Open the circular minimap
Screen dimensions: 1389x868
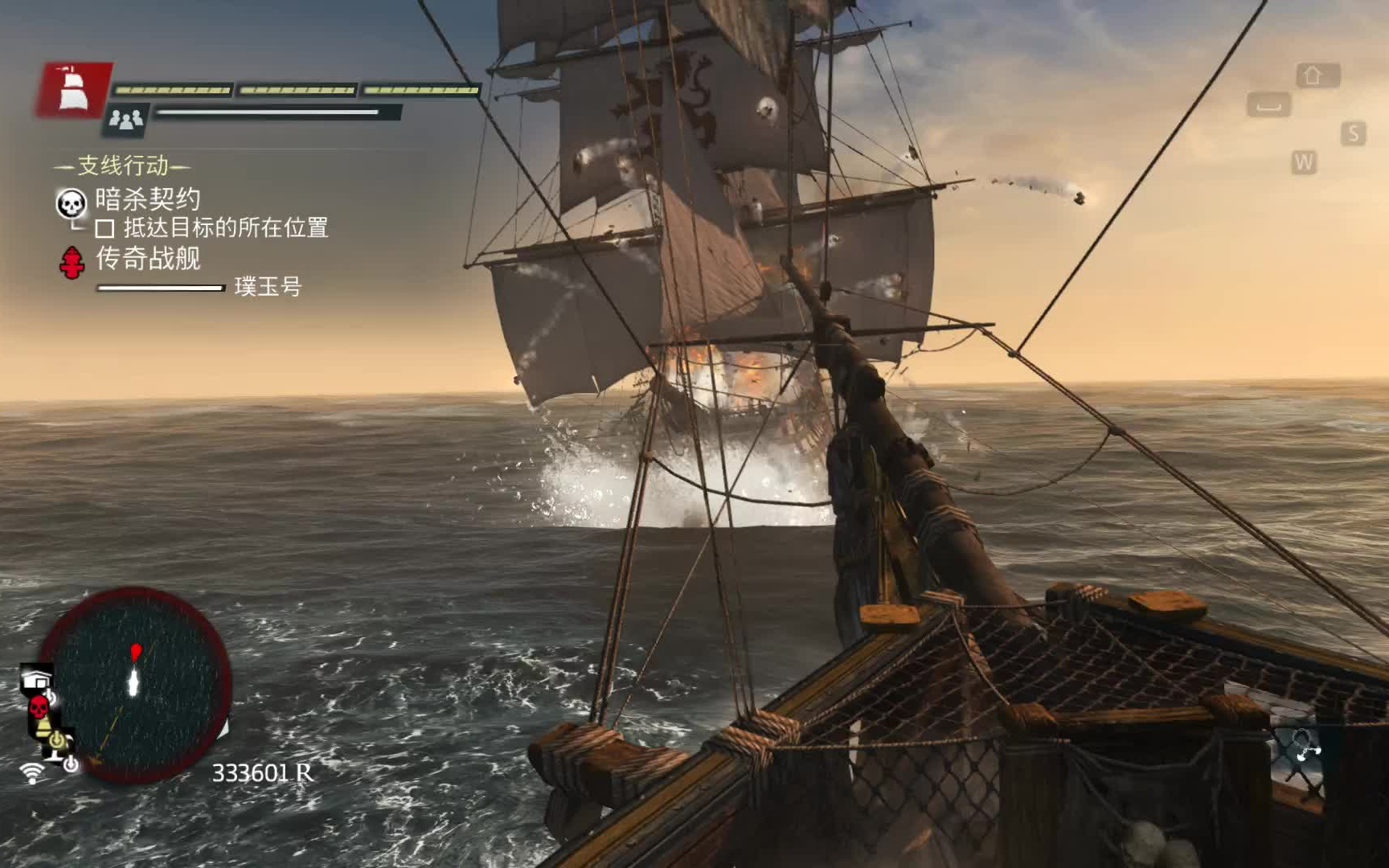(x=135, y=686)
